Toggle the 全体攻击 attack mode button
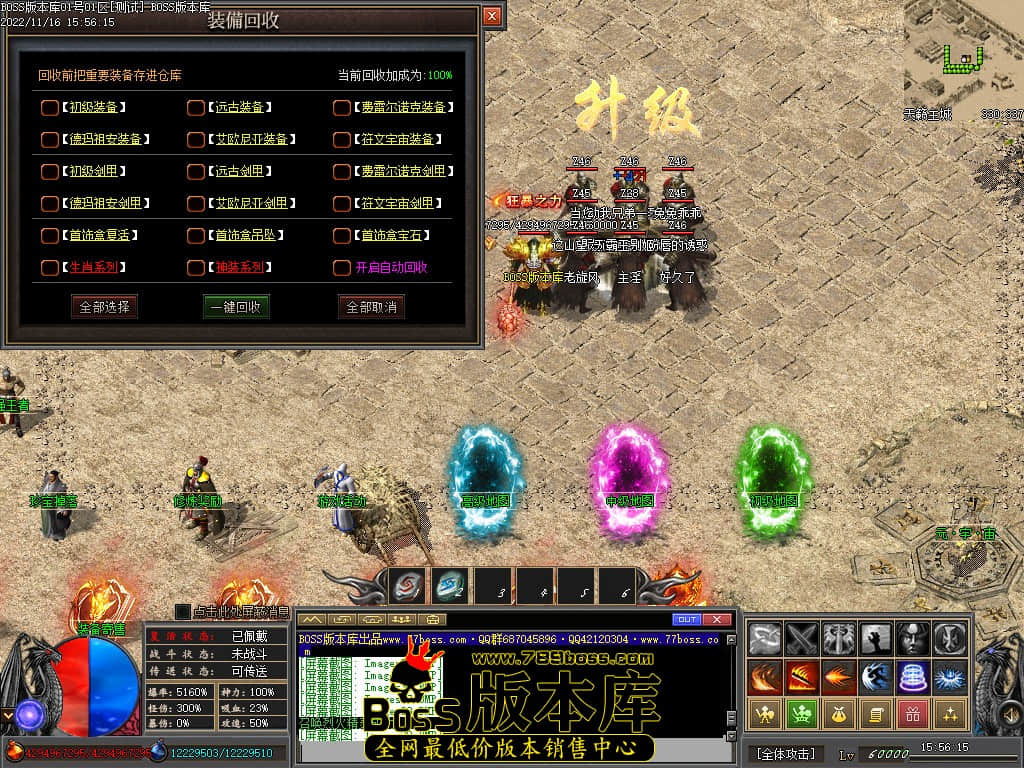1024x768 pixels. pos(785,753)
